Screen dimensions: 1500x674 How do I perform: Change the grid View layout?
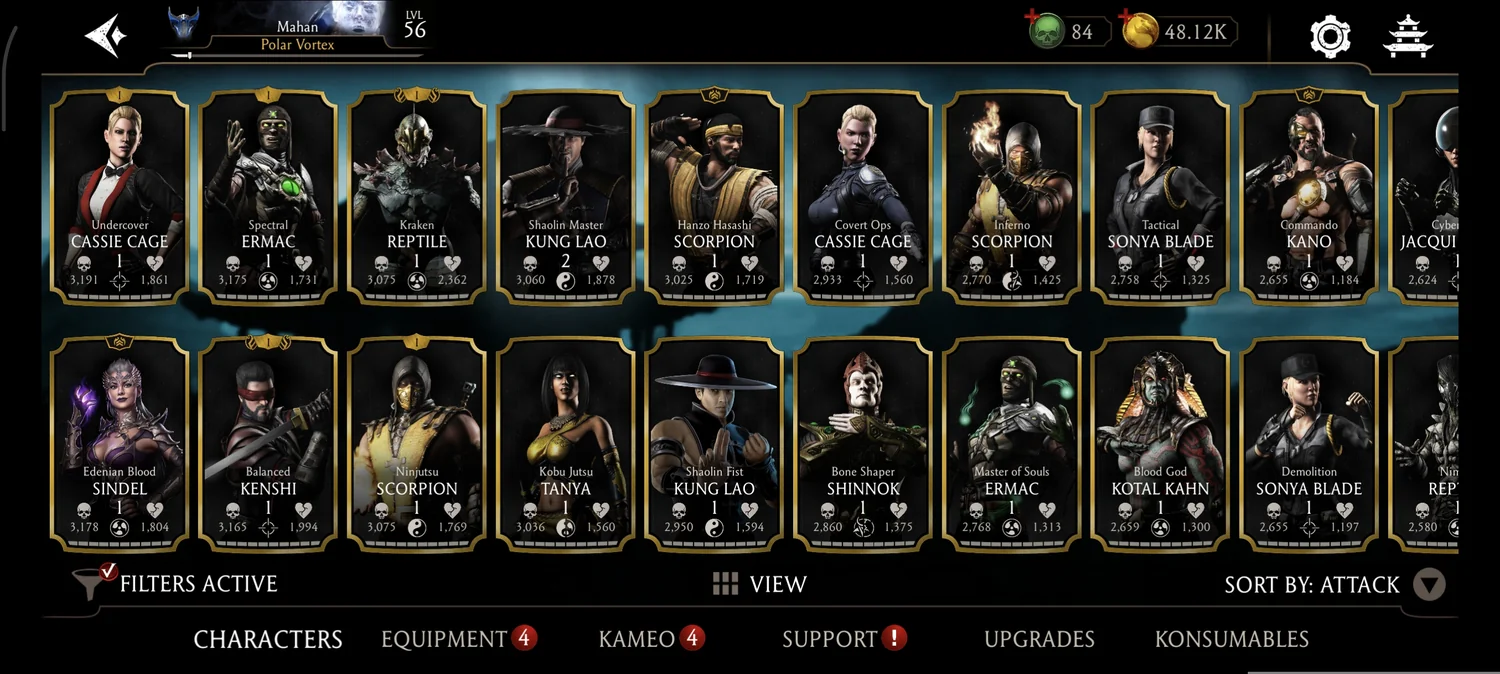[760, 584]
